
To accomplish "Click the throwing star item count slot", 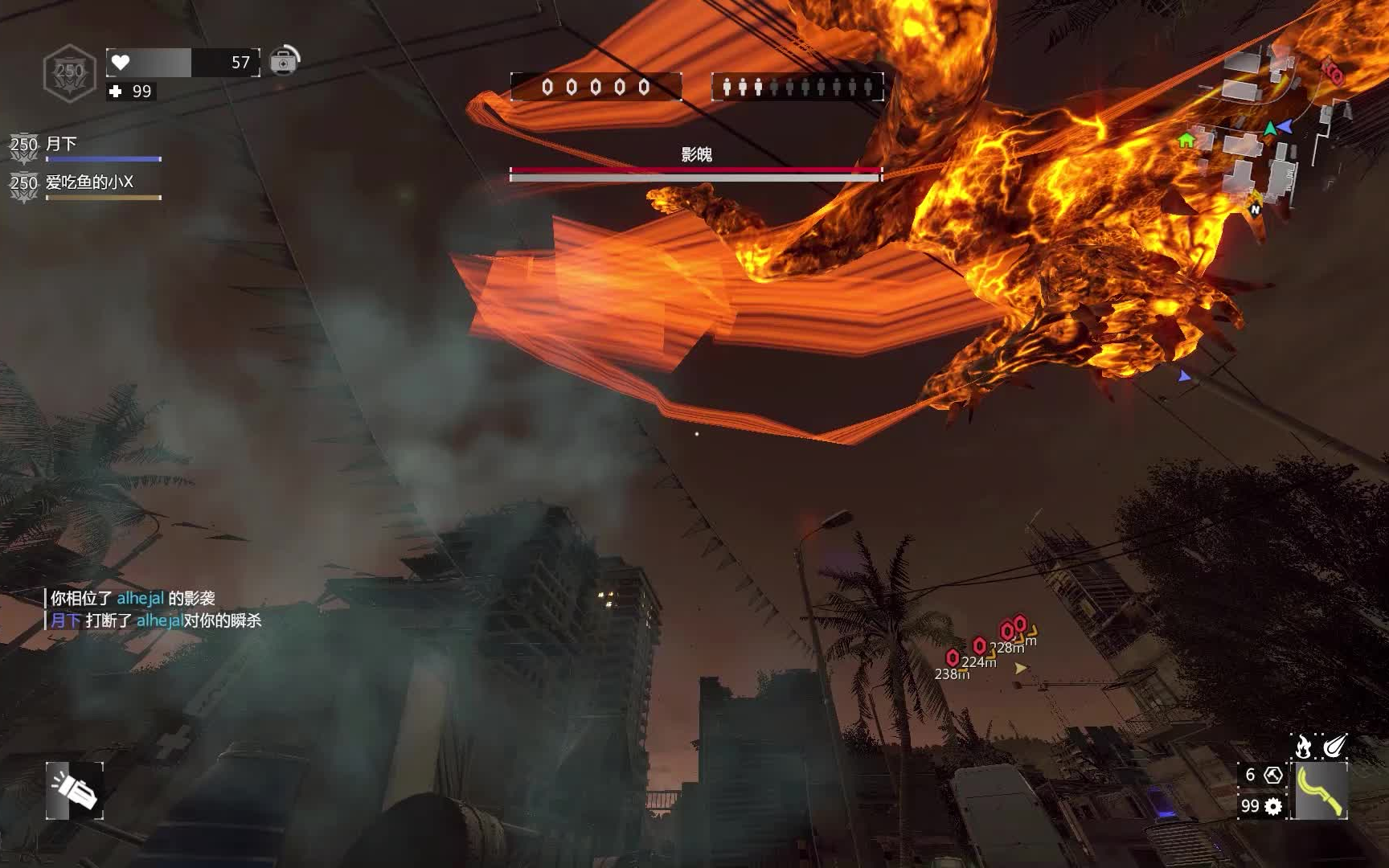I will 1262,775.
